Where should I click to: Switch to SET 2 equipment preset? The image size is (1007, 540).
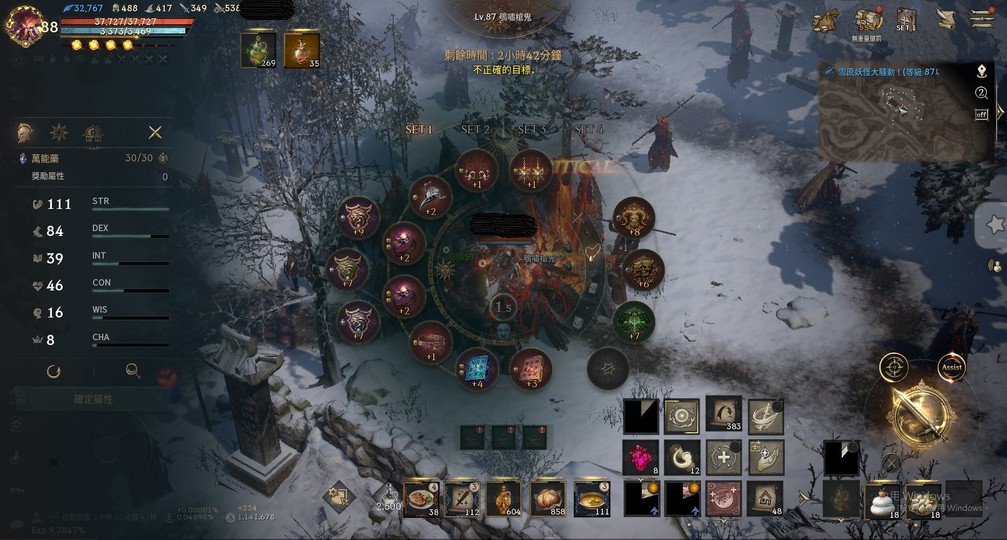(x=475, y=130)
